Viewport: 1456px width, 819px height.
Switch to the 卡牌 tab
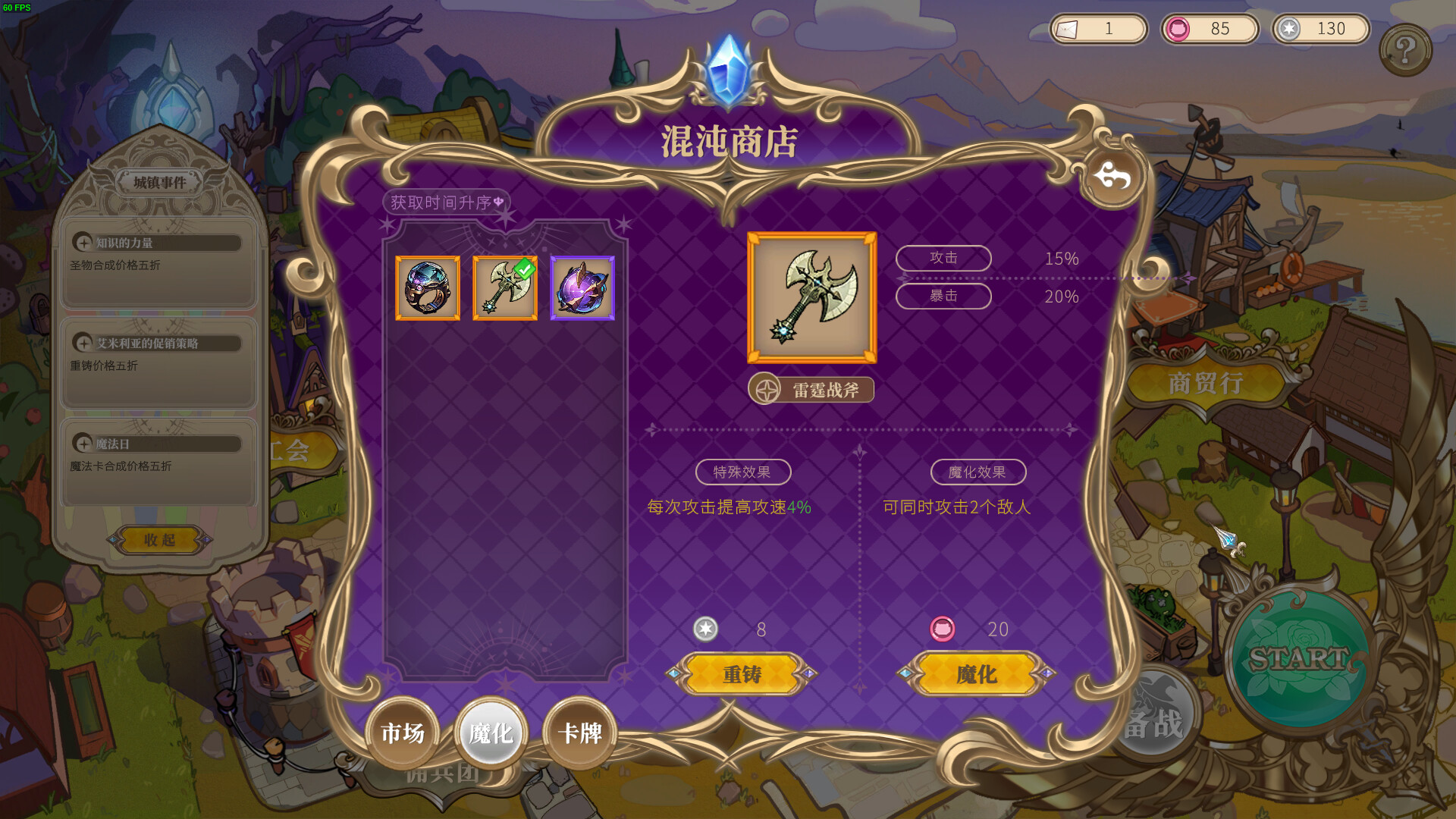point(579,733)
